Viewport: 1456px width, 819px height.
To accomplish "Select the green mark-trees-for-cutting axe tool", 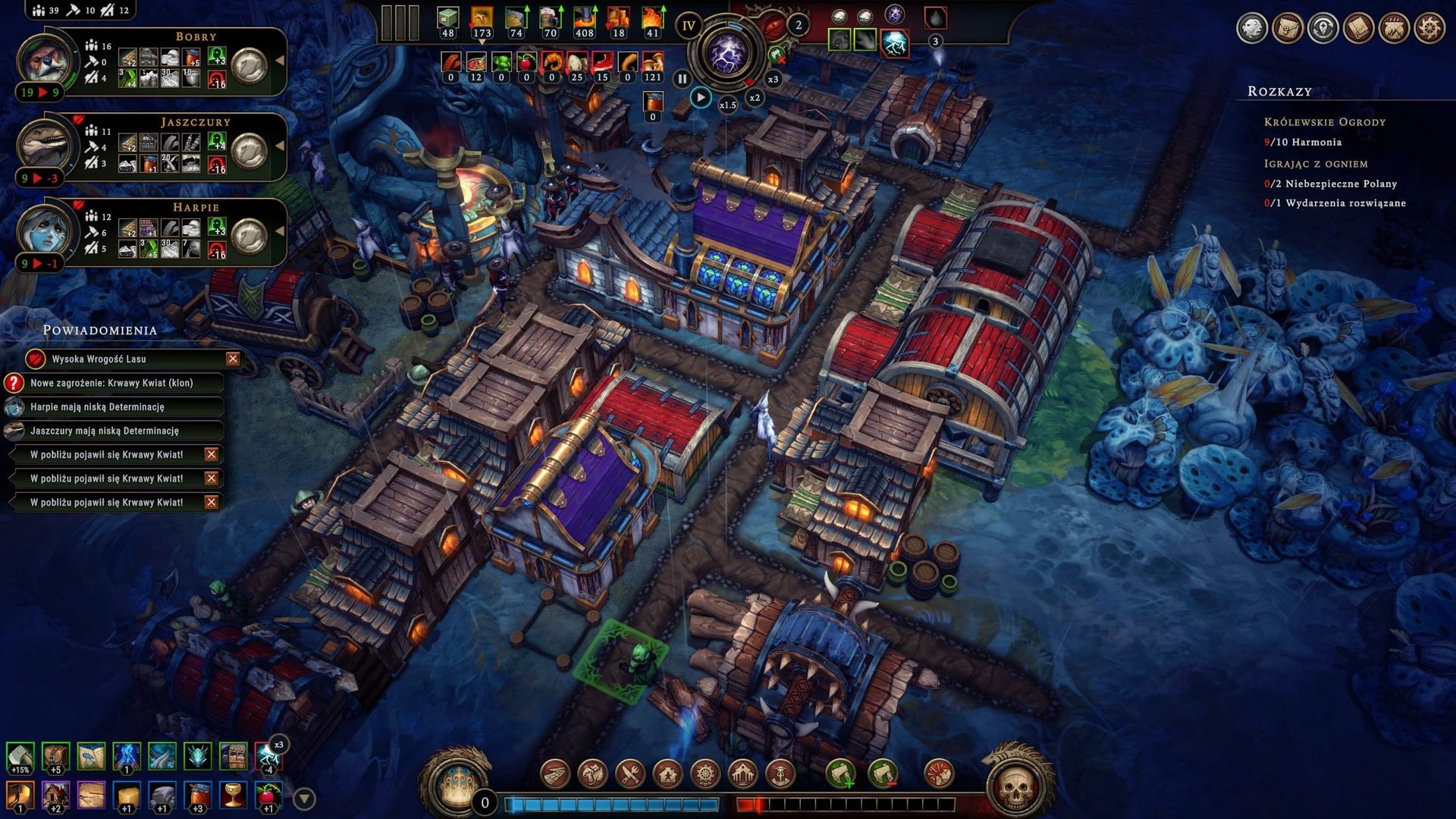I will click(x=841, y=774).
